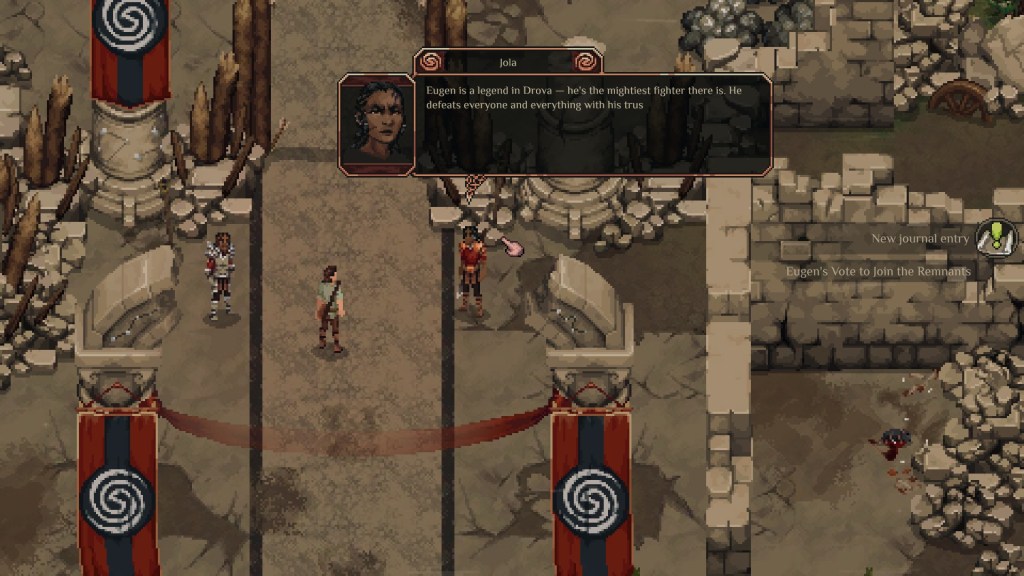Screen dimensions: 1024x576
Task: Advance Jola's dialogue text box
Action: pos(592,124)
